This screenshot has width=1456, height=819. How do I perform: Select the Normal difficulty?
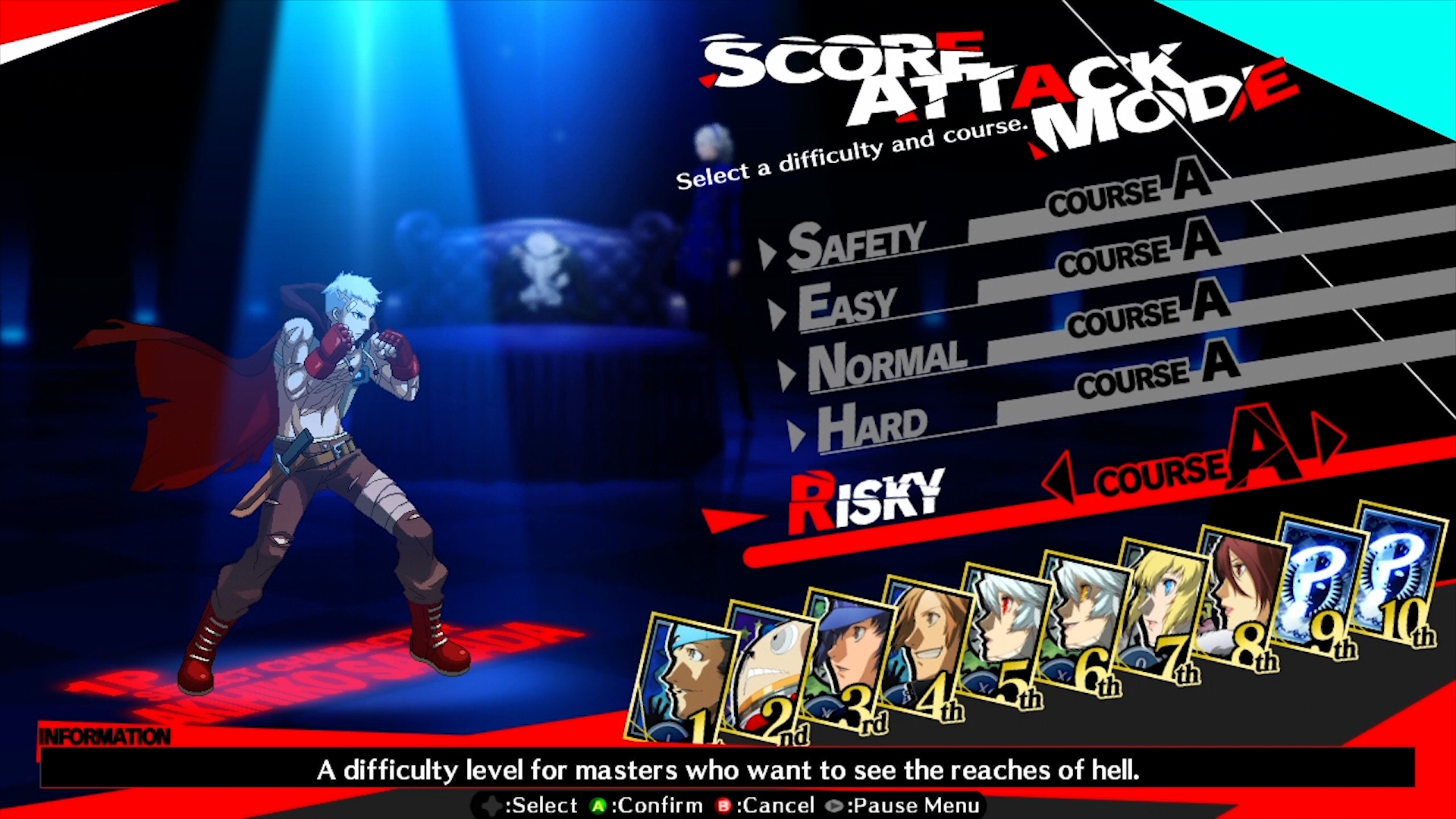tap(887, 364)
